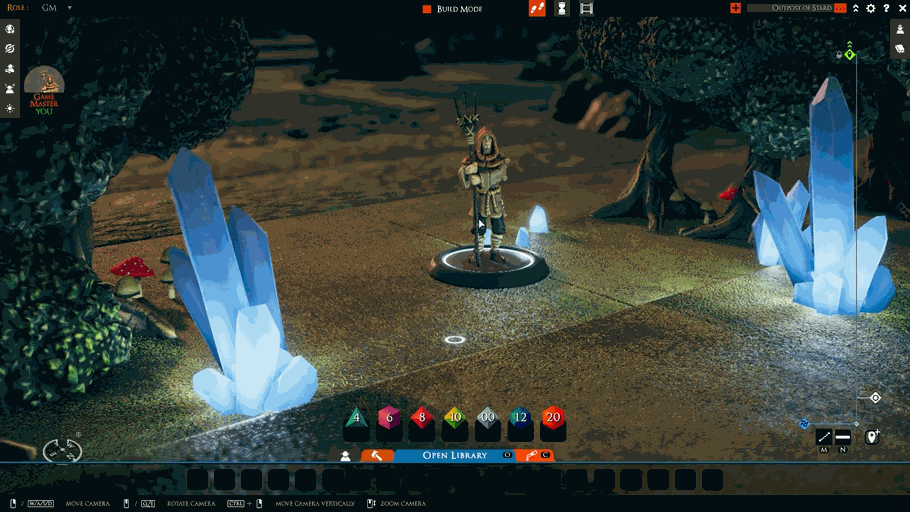Roll the blue d12 die
This screenshot has height=512, width=910.
[x=520, y=420]
